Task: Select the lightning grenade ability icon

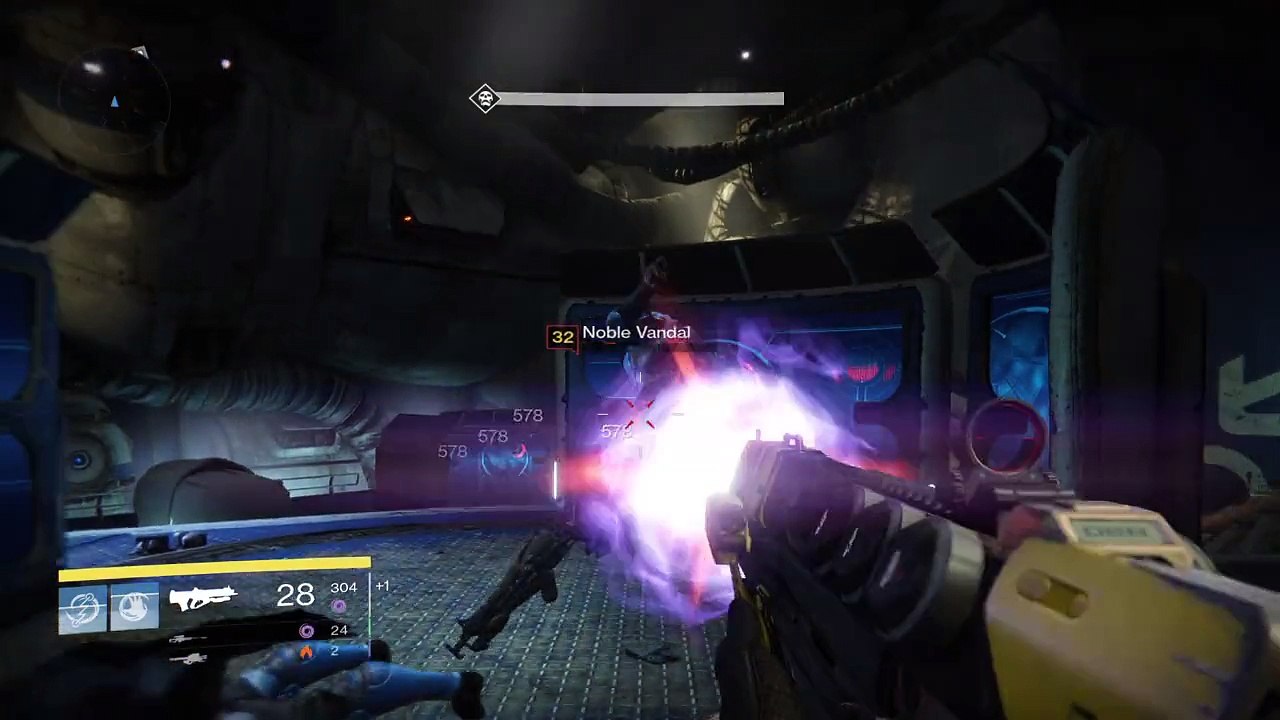Action: (x=82, y=607)
